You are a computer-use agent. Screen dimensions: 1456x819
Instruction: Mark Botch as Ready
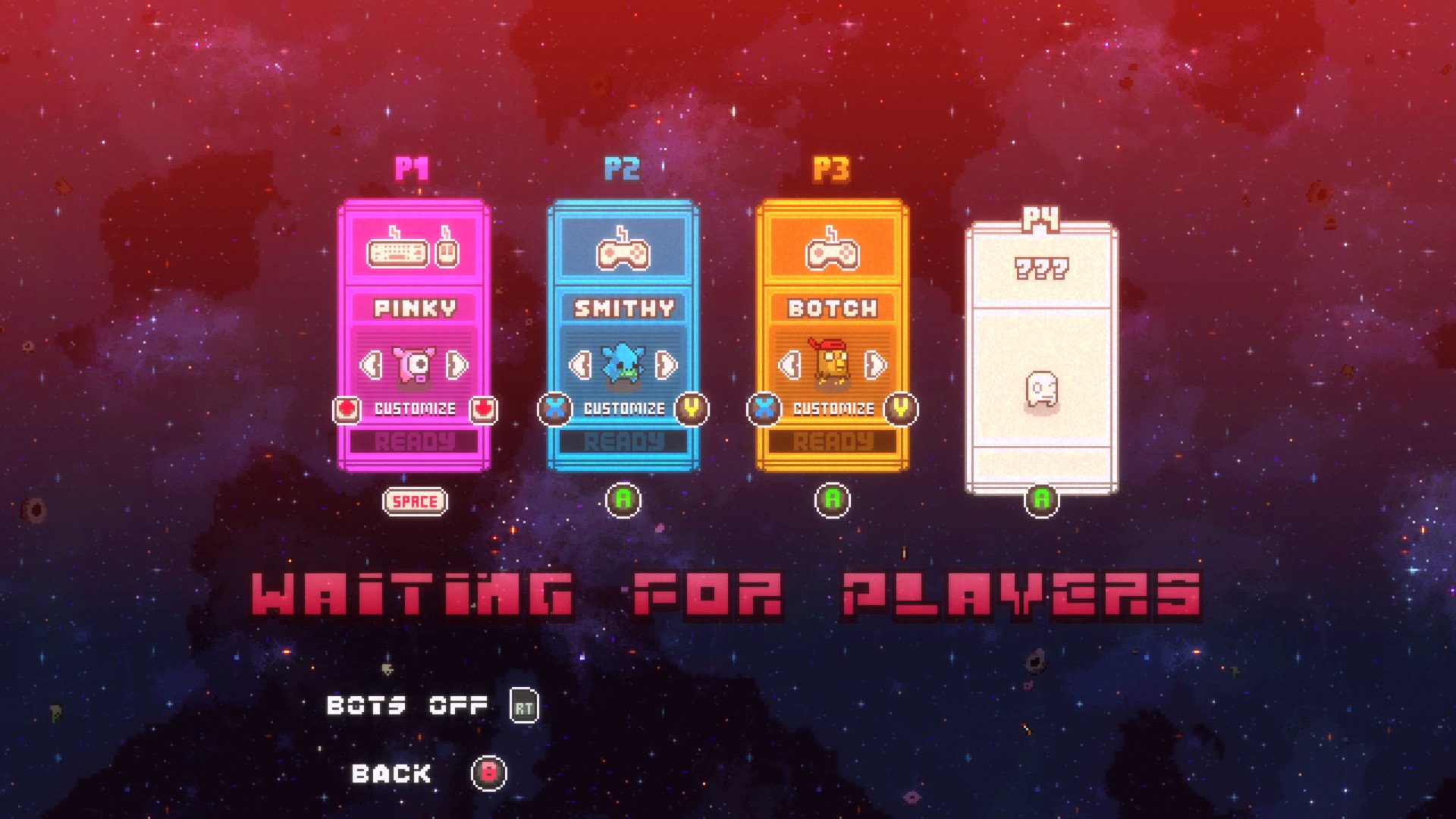tap(833, 441)
